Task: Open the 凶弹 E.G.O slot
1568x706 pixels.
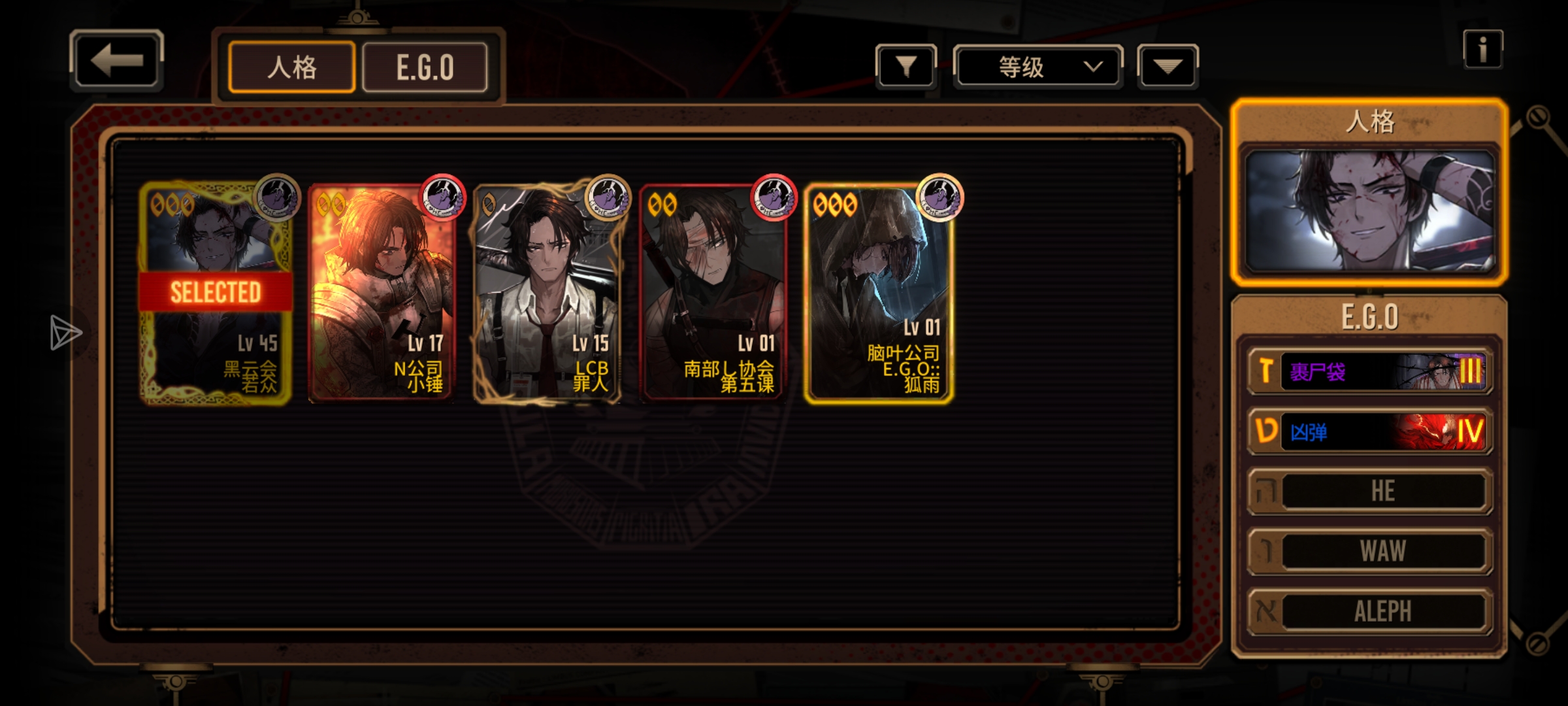Action: (x=1370, y=431)
